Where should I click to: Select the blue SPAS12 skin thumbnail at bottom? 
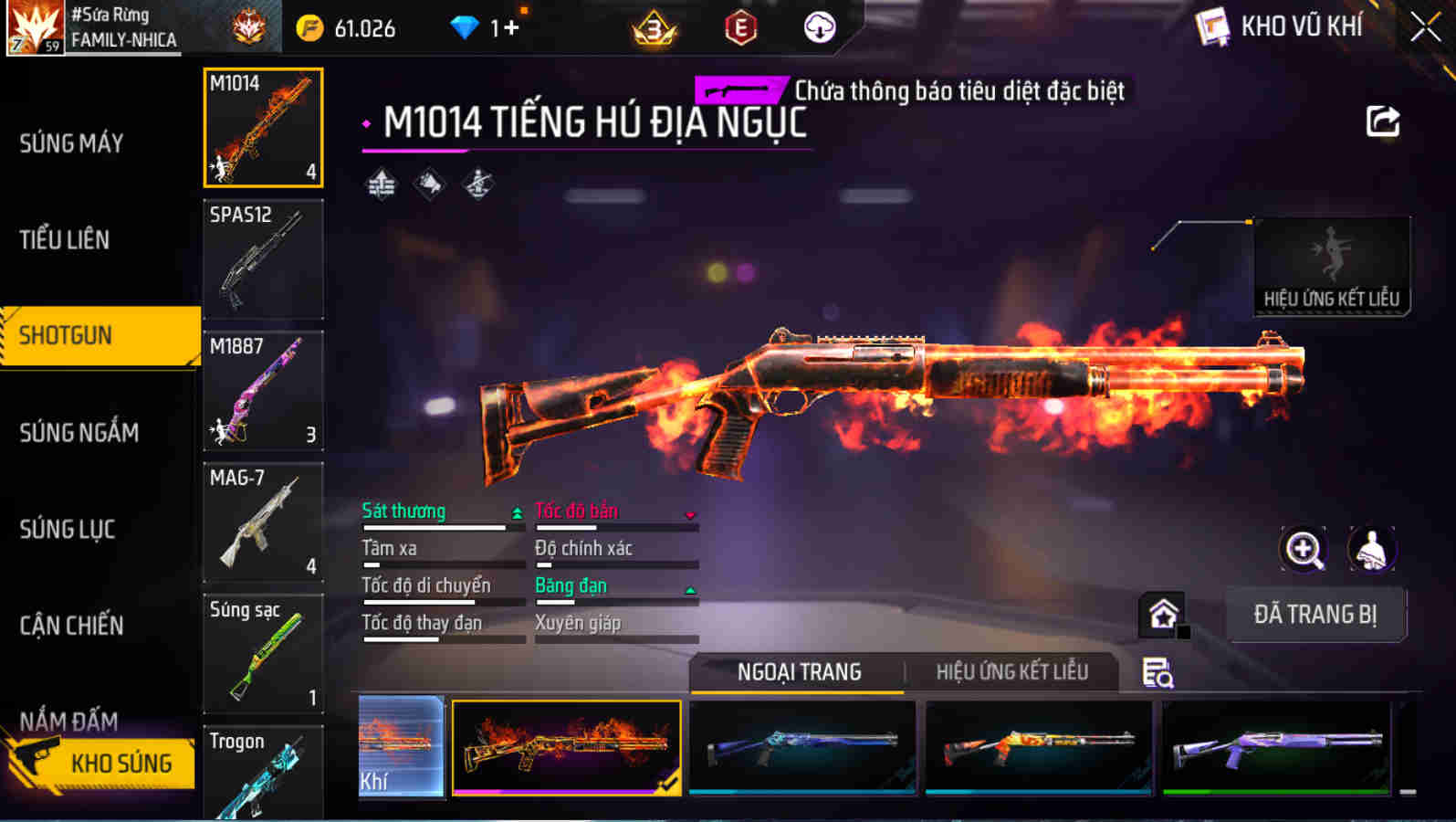click(803, 749)
